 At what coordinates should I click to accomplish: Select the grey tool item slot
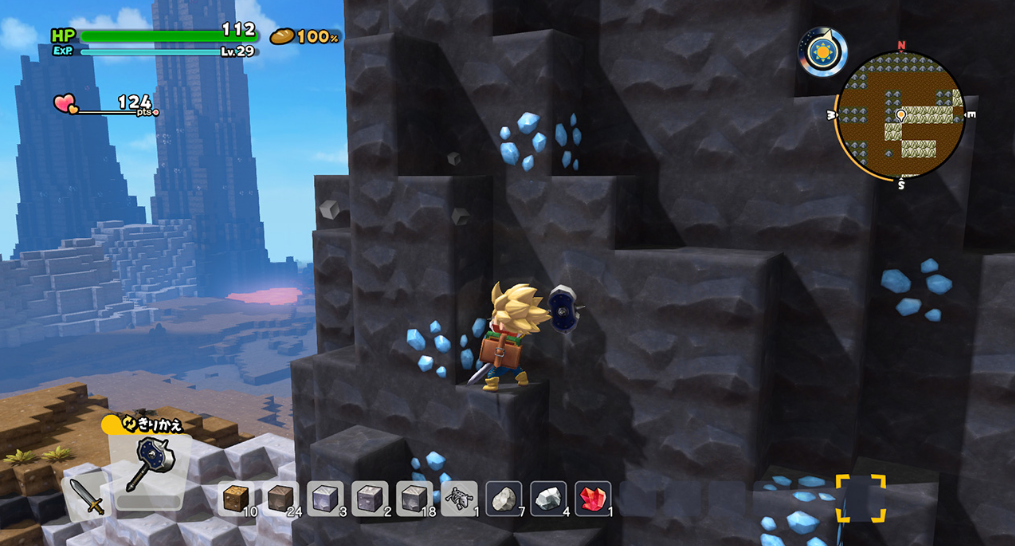(459, 498)
